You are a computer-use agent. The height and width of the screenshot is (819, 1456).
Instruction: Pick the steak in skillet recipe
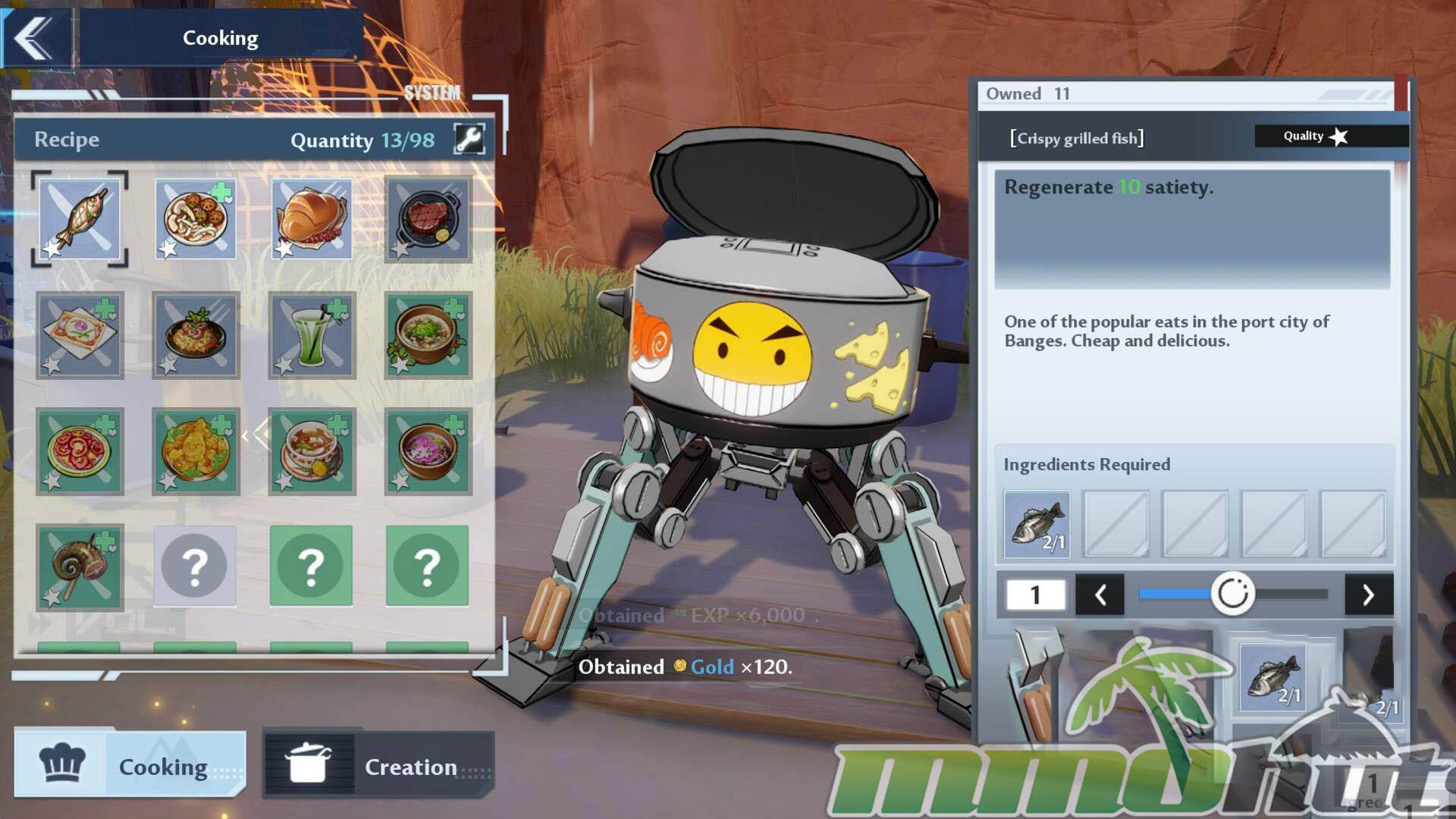coord(428,219)
